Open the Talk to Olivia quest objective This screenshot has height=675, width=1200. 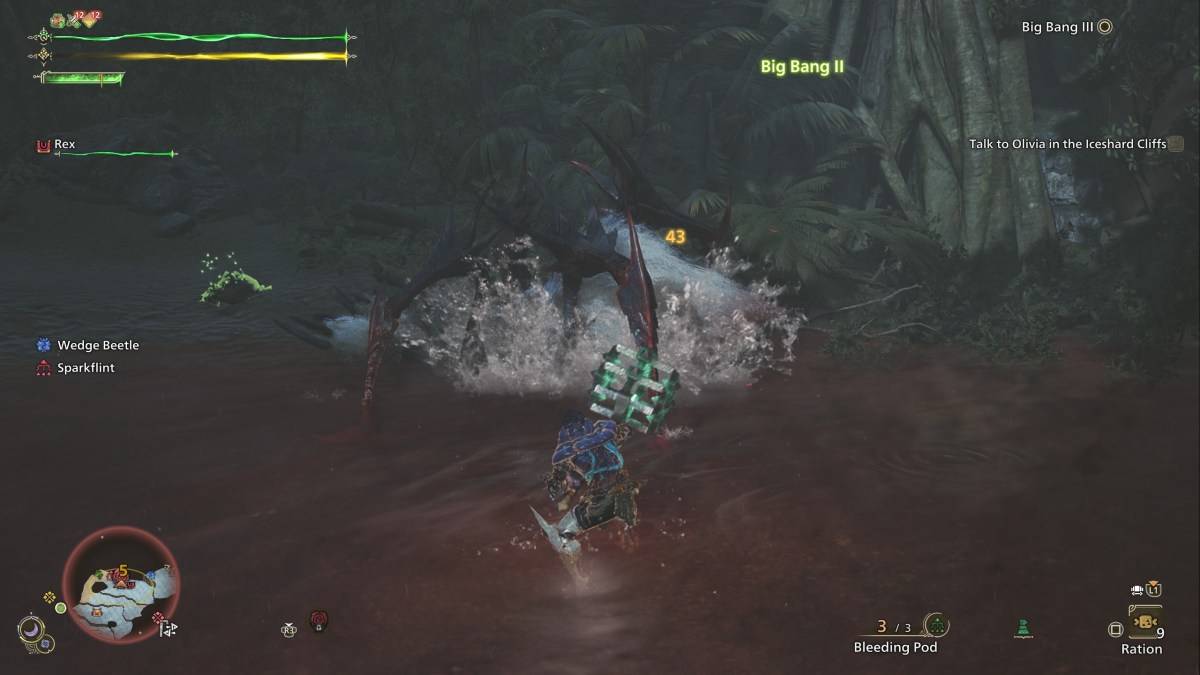click(x=1067, y=144)
